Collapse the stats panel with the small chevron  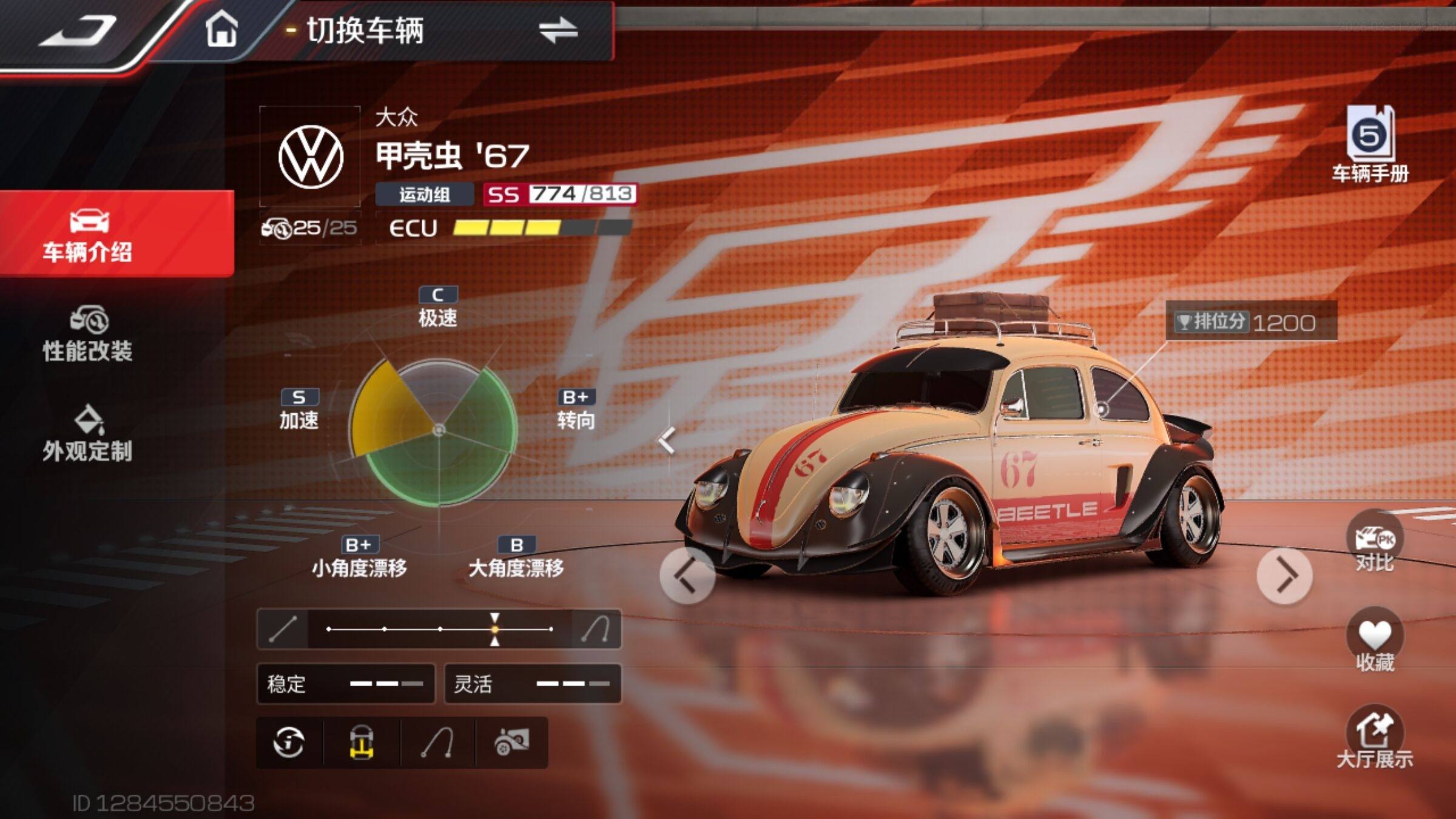[667, 440]
